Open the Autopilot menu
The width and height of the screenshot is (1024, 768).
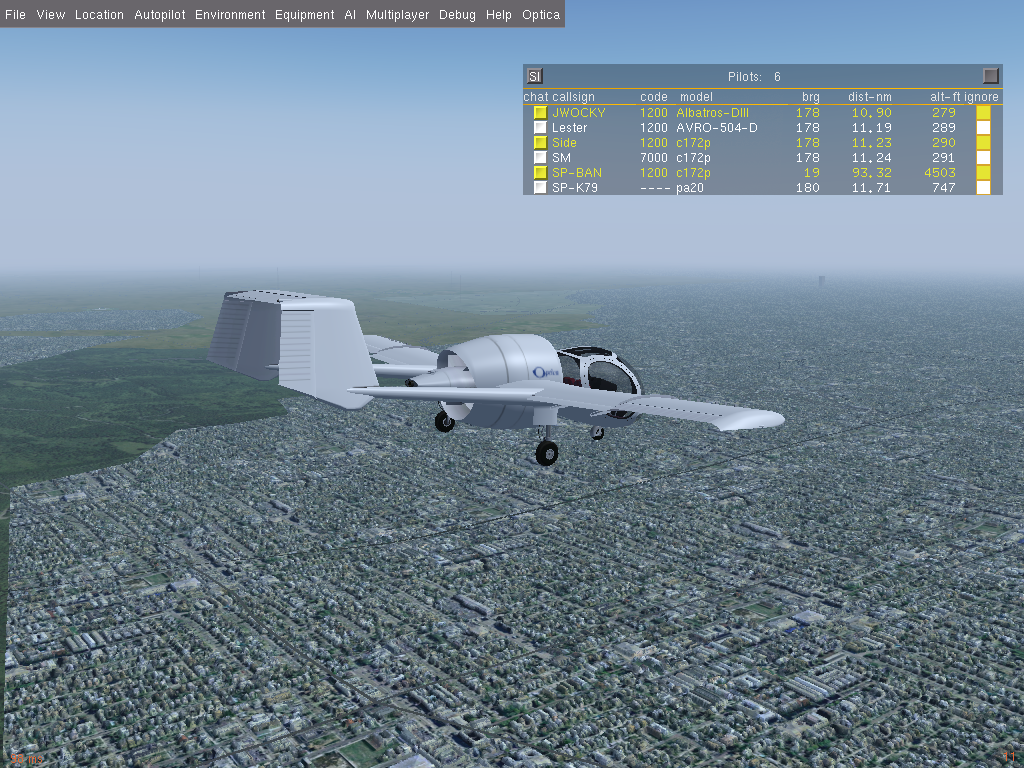coord(159,15)
